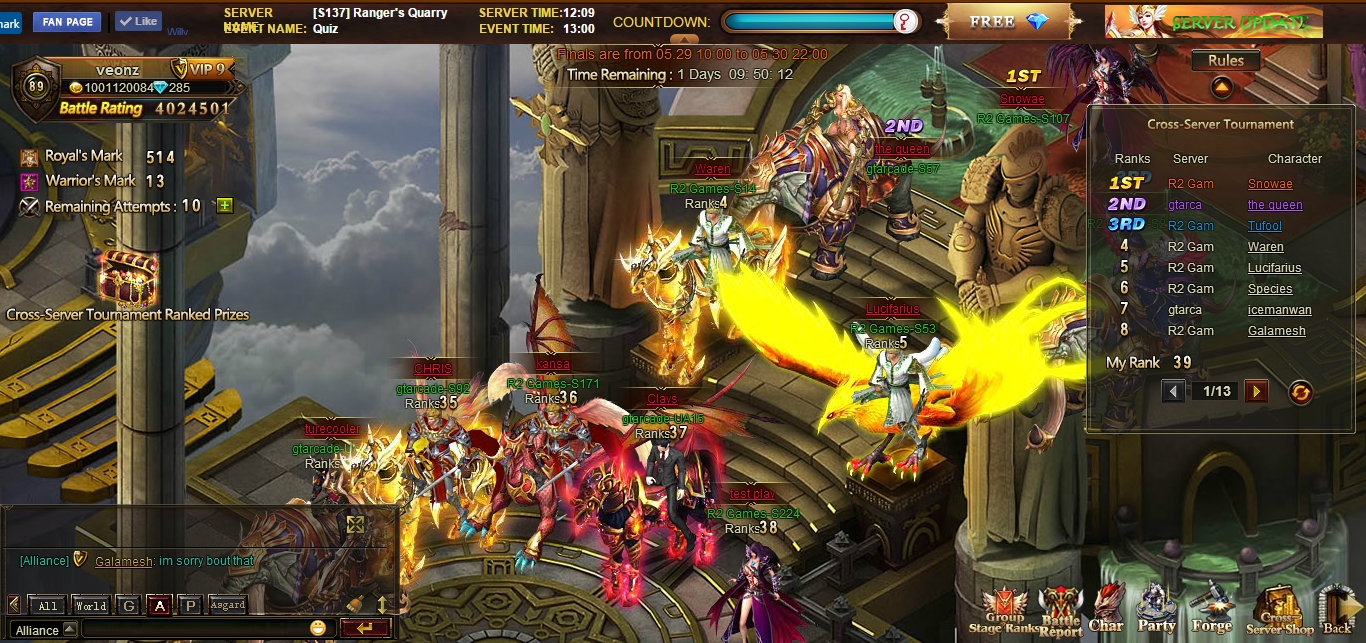View the Battle Report
This screenshot has height=643, width=1366.
point(1060,610)
